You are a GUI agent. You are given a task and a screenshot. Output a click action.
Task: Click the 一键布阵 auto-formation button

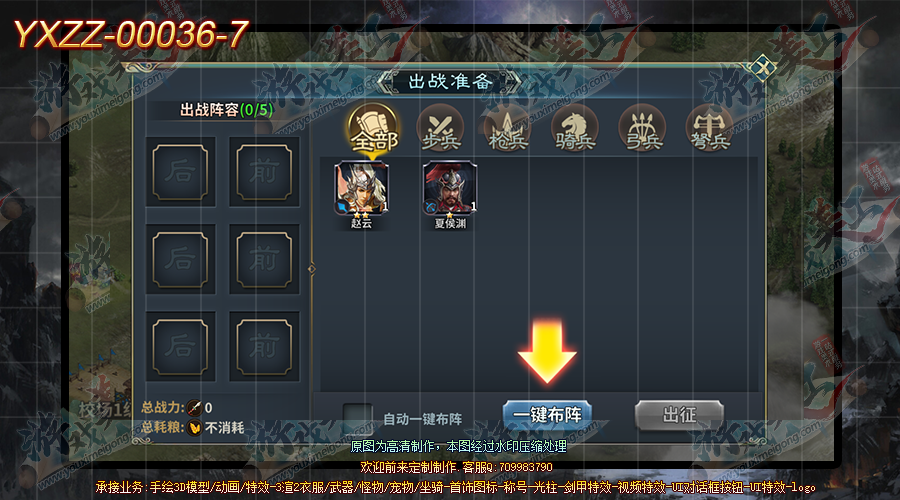(x=547, y=415)
